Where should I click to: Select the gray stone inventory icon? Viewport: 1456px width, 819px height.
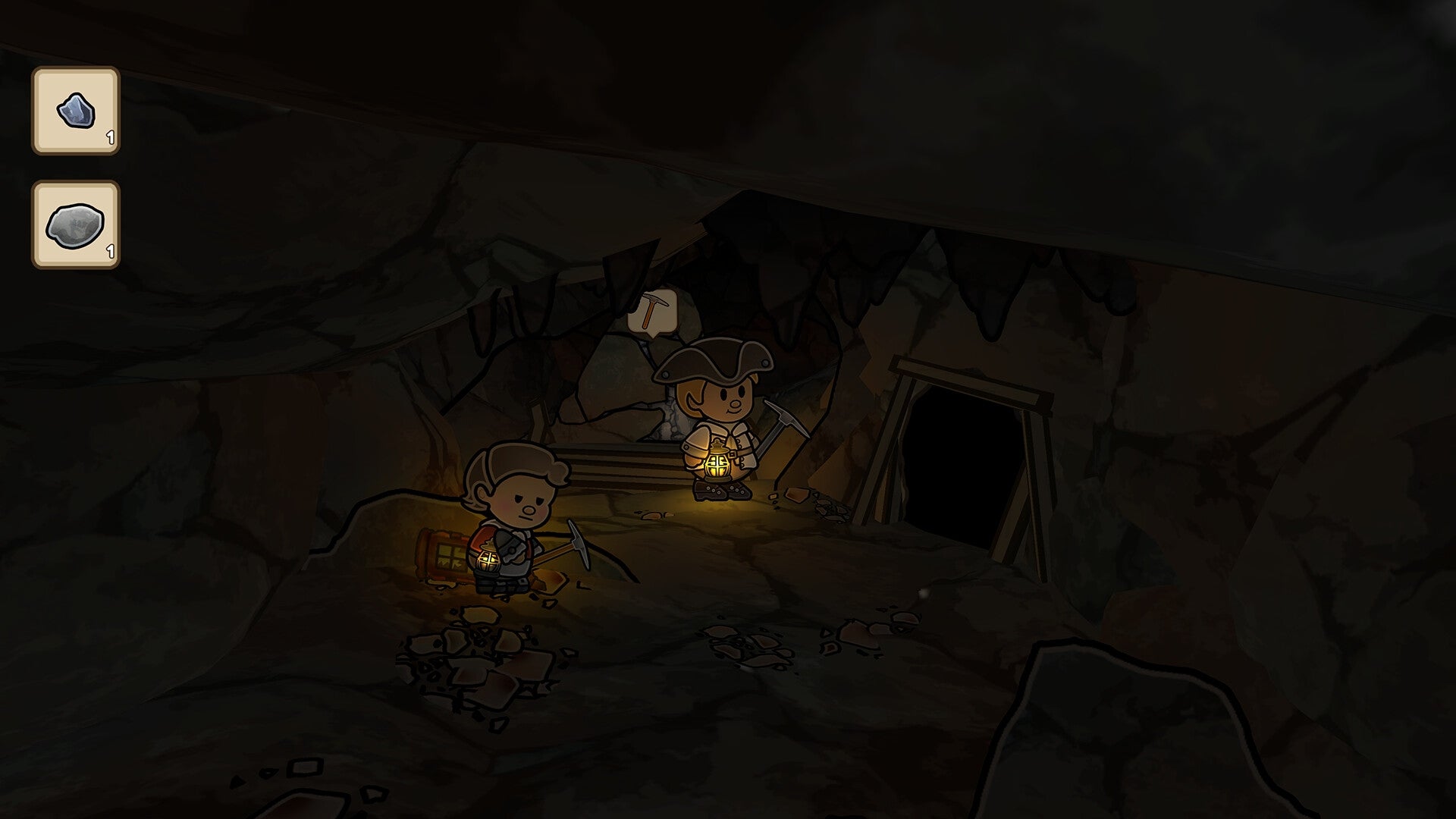click(74, 225)
